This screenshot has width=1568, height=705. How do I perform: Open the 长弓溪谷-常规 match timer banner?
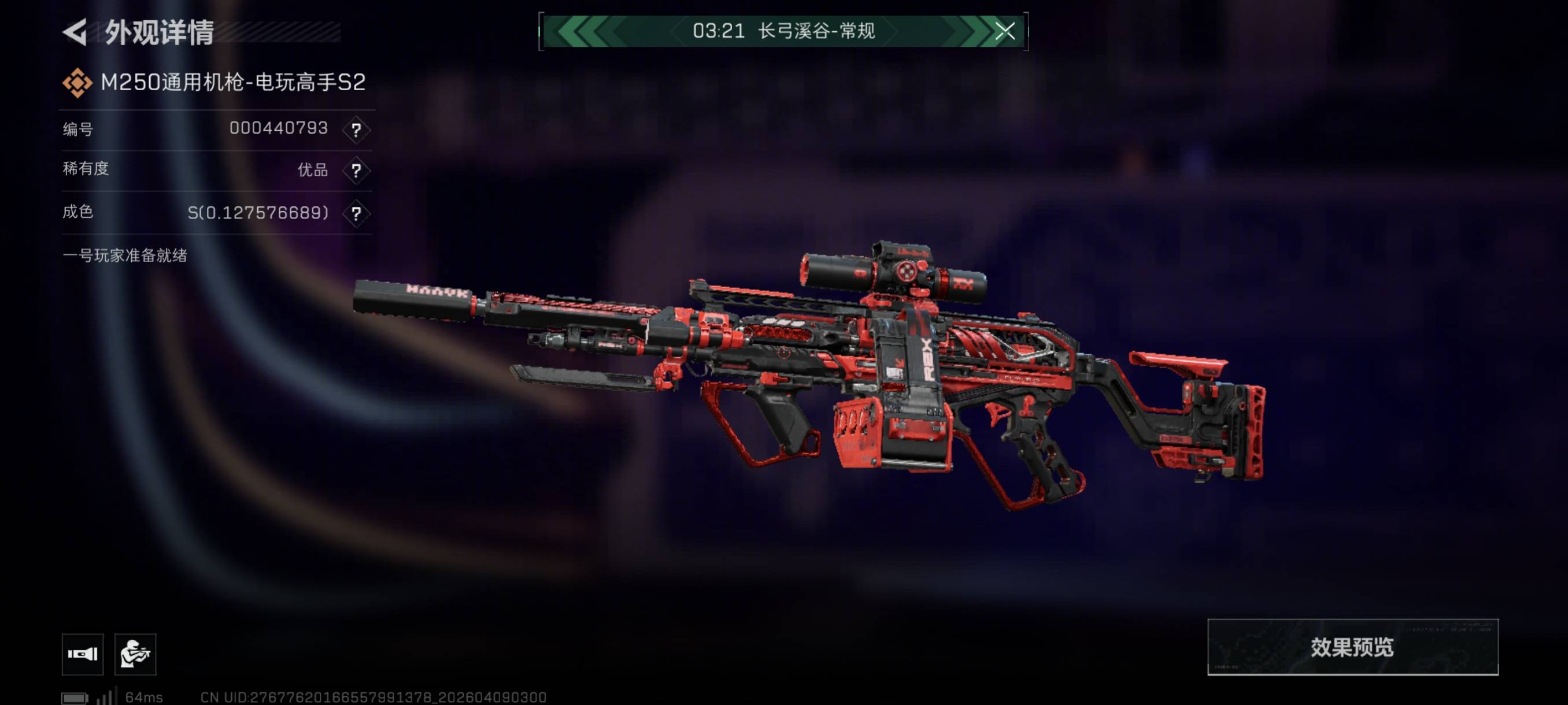point(783,31)
